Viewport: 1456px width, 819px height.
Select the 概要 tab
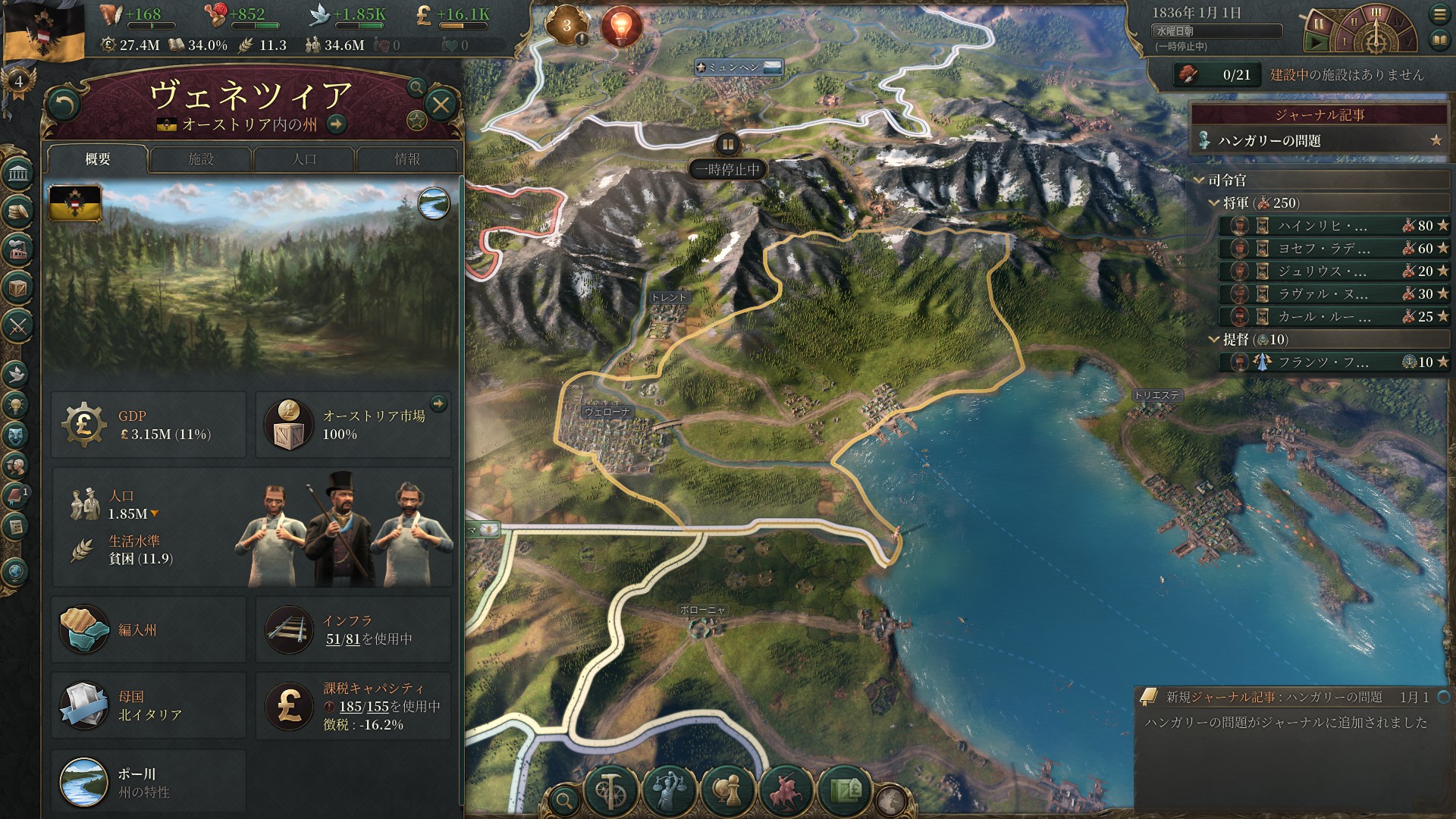click(98, 159)
